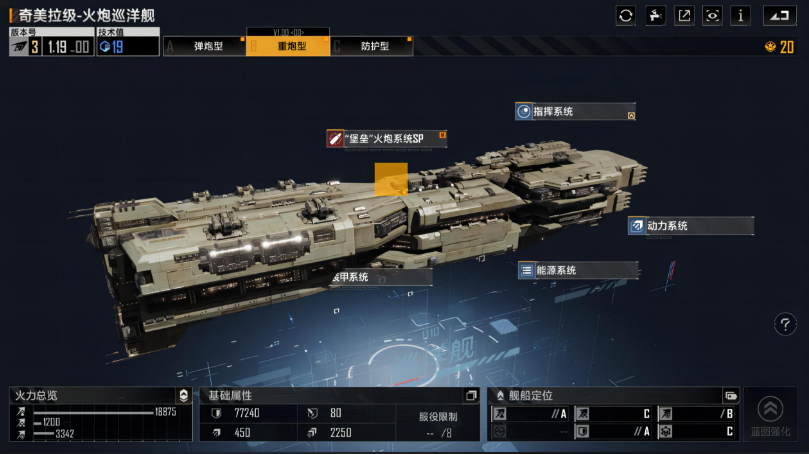The height and width of the screenshot is (454, 809).
Task: Select the orange highlighted weapon slot on ship
Action: [x=391, y=178]
